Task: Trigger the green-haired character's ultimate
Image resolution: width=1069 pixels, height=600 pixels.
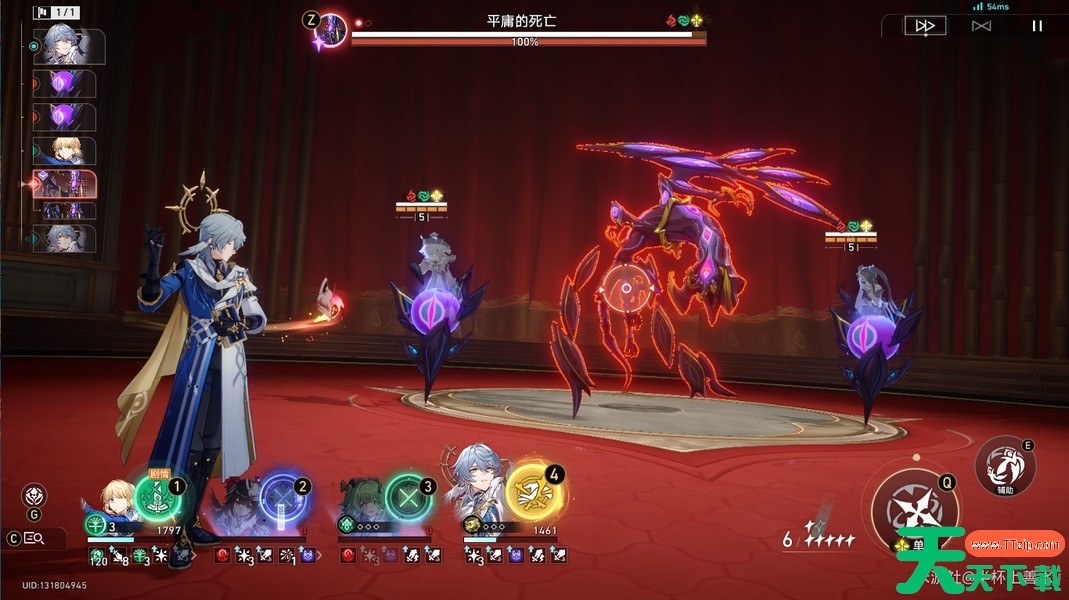Action: (x=410, y=495)
